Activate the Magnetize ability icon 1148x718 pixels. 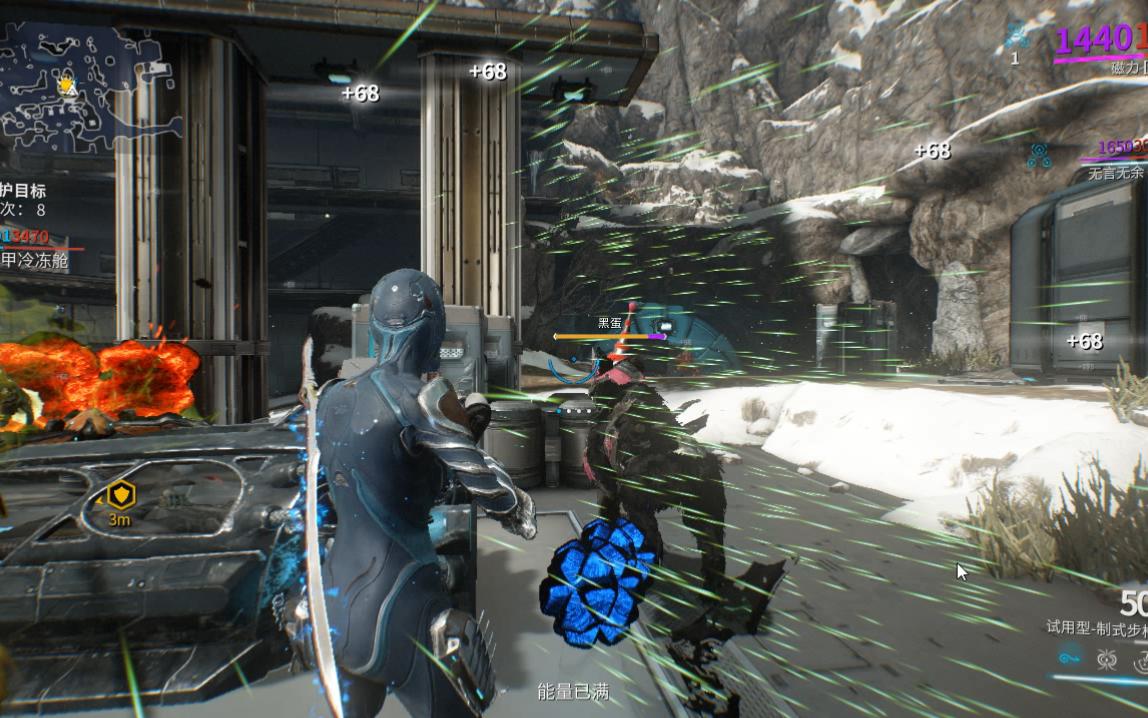[x=1107, y=659]
